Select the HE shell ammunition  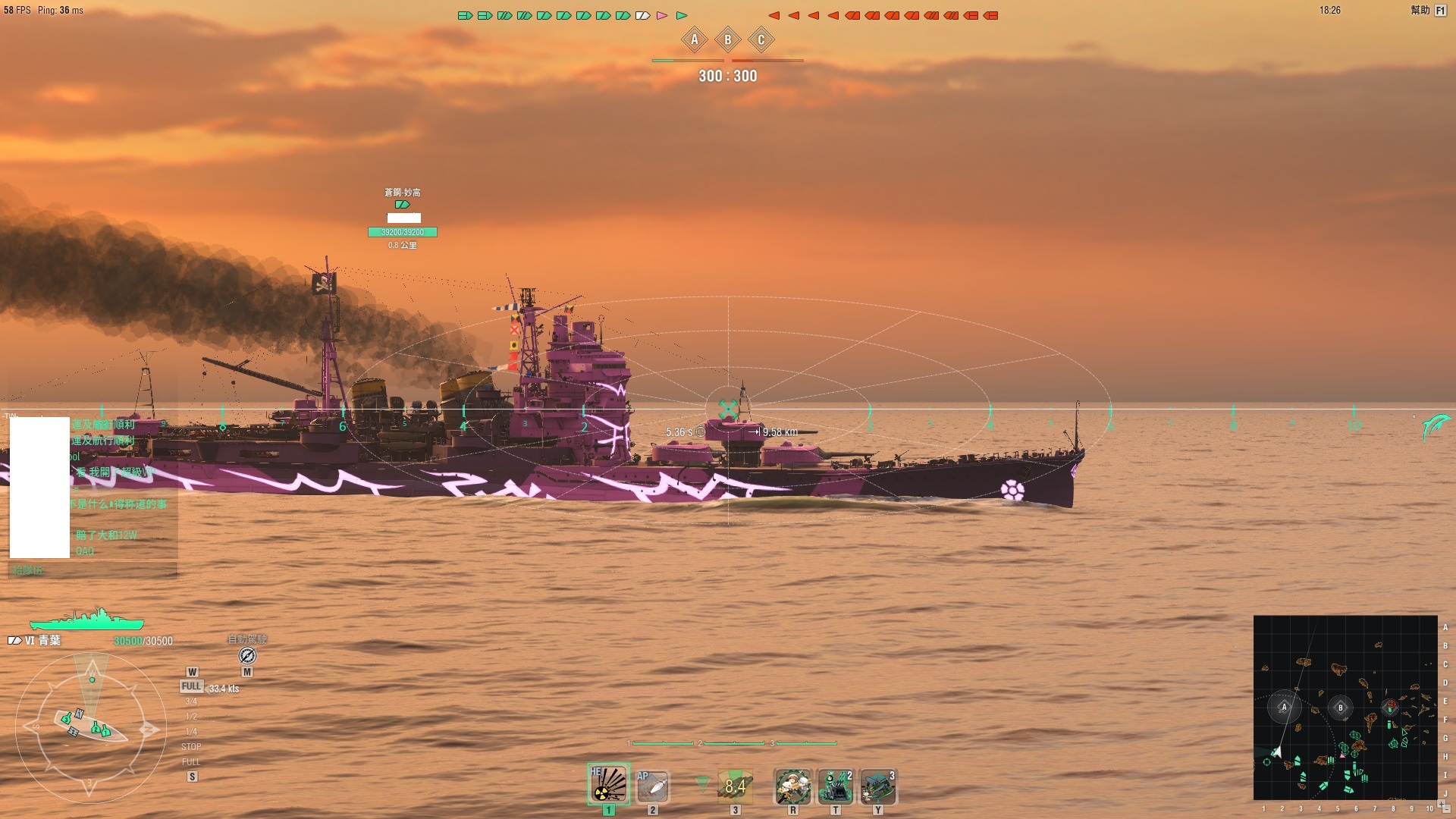click(608, 785)
